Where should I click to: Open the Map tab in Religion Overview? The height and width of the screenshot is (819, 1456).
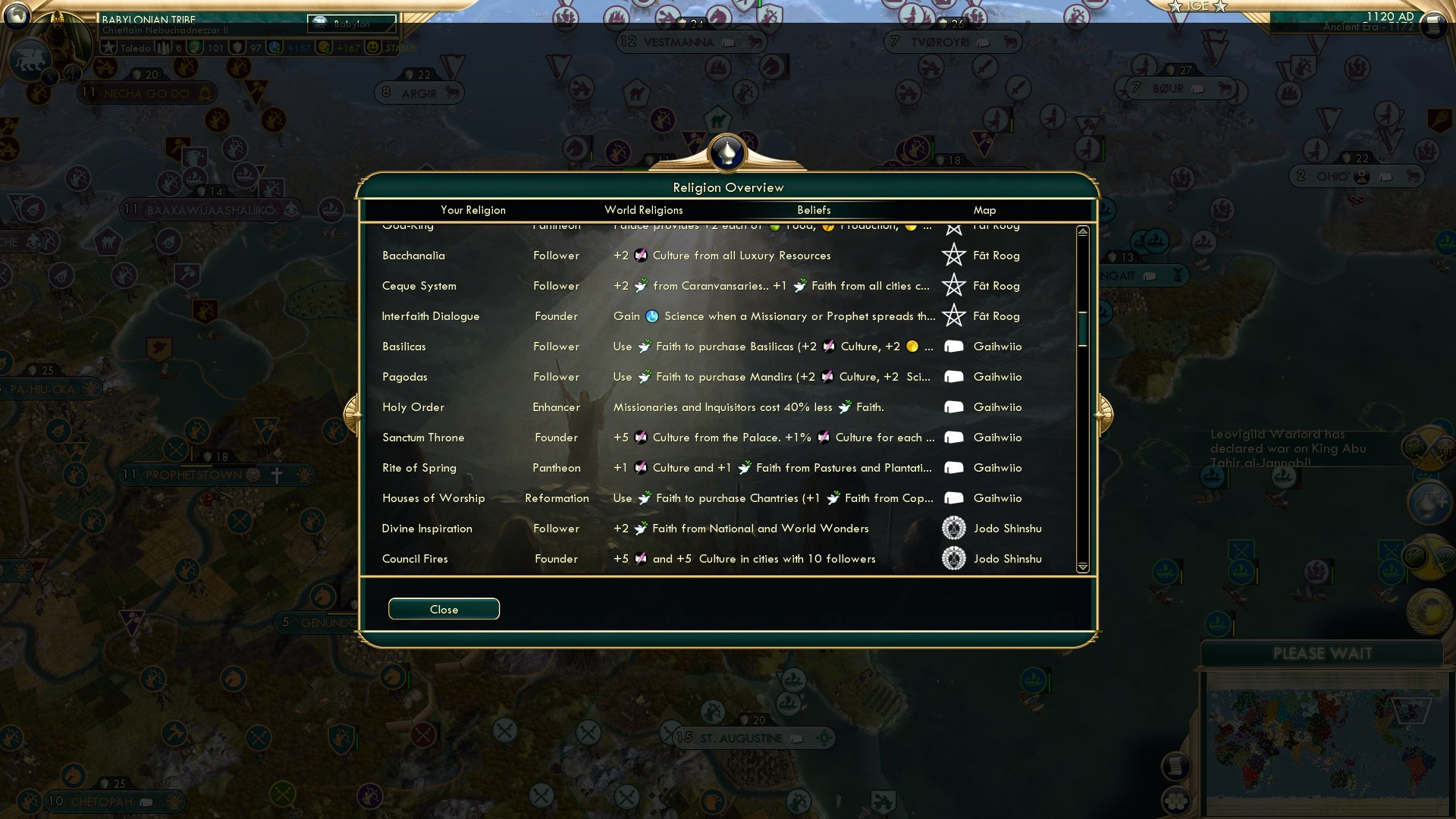click(984, 210)
